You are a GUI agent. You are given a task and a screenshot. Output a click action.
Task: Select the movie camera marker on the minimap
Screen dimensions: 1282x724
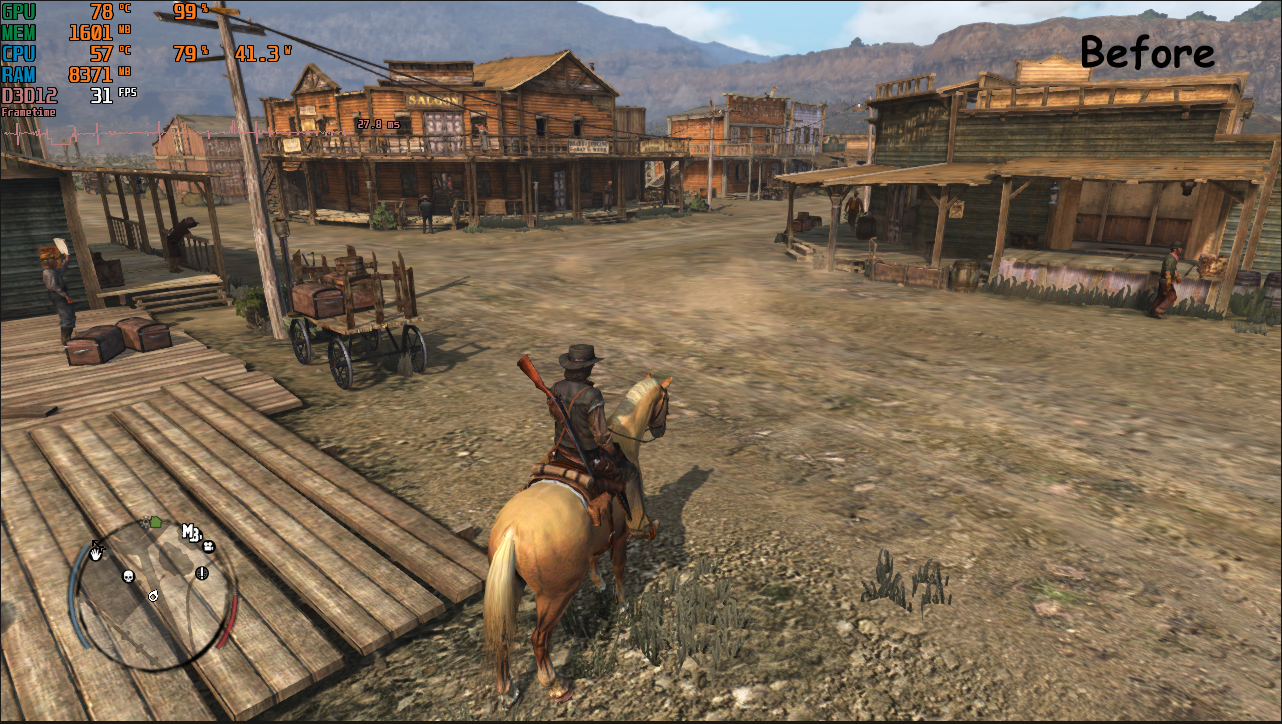click(209, 546)
